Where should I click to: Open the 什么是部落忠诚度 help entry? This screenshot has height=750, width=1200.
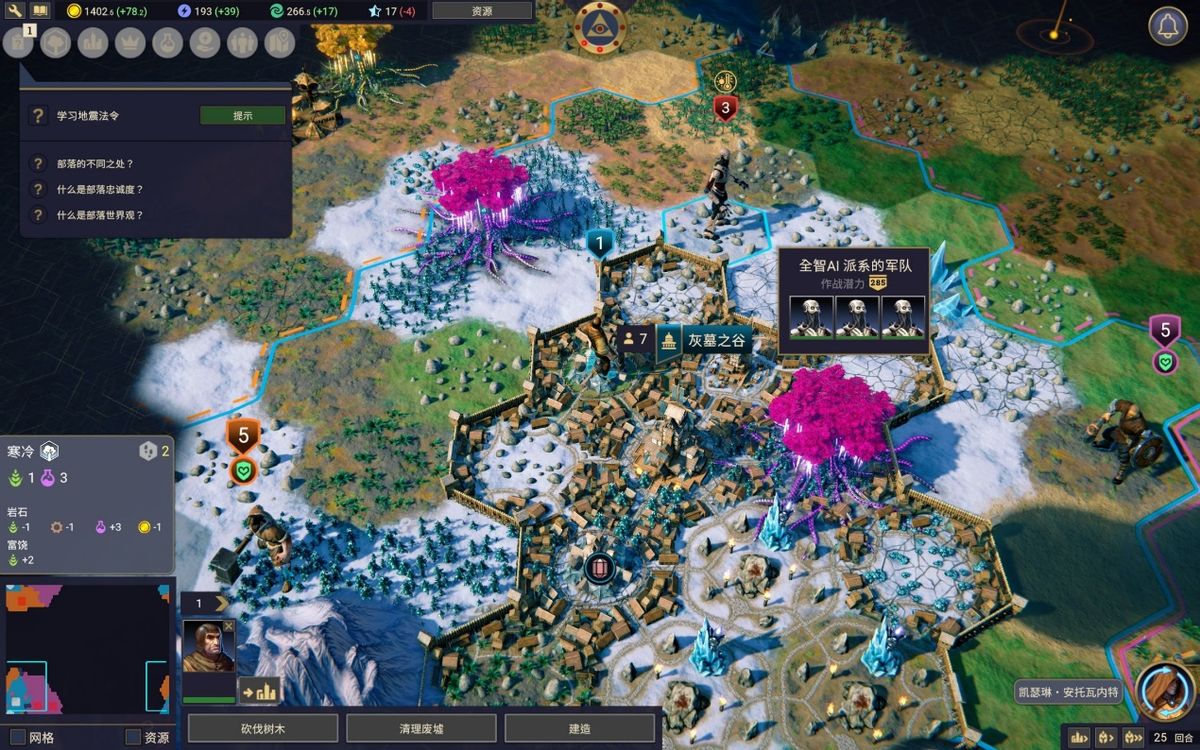pyautogui.click(x=100, y=189)
